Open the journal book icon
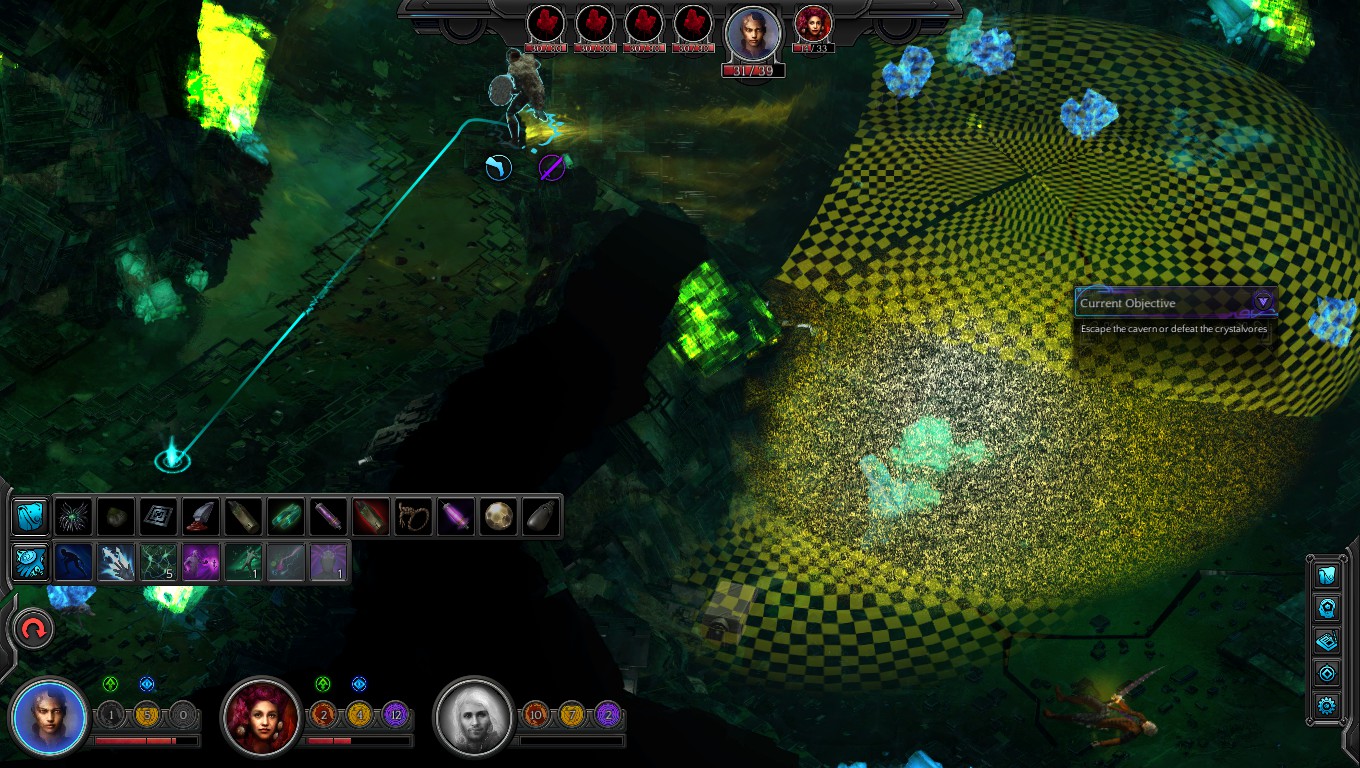 (1327, 641)
